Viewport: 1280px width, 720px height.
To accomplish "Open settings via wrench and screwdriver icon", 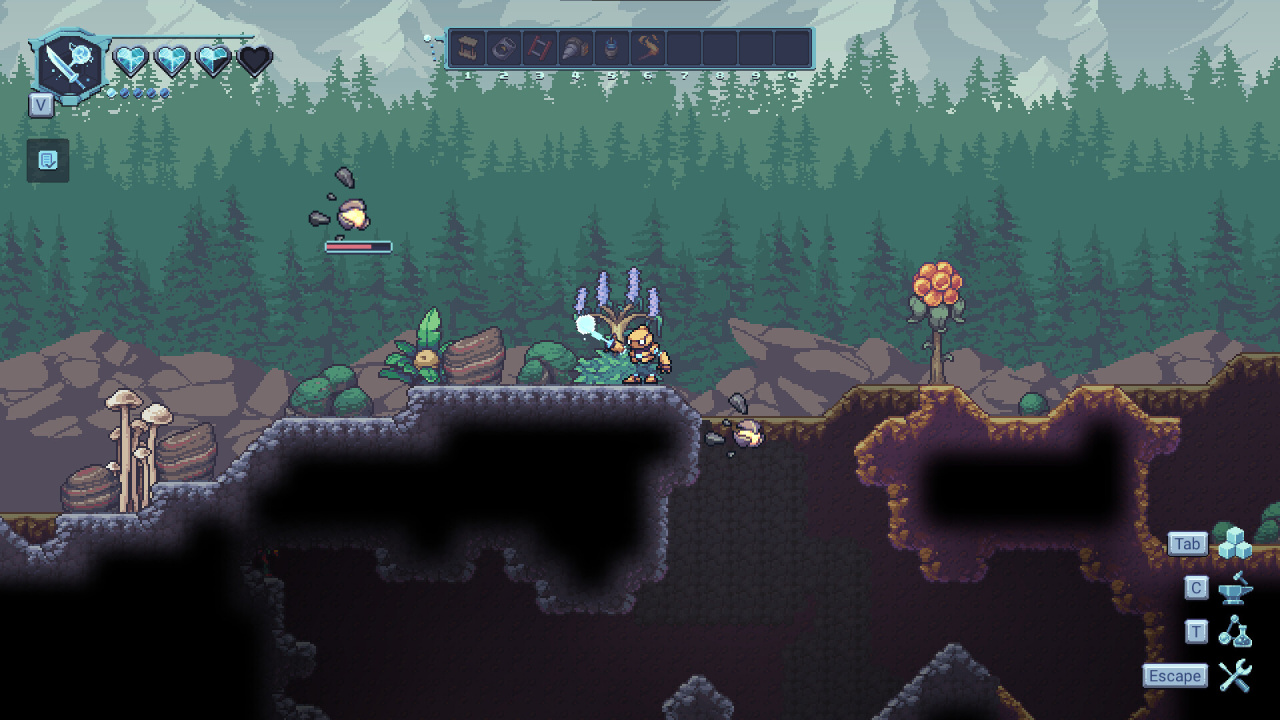I will [x=1236, y=676].
